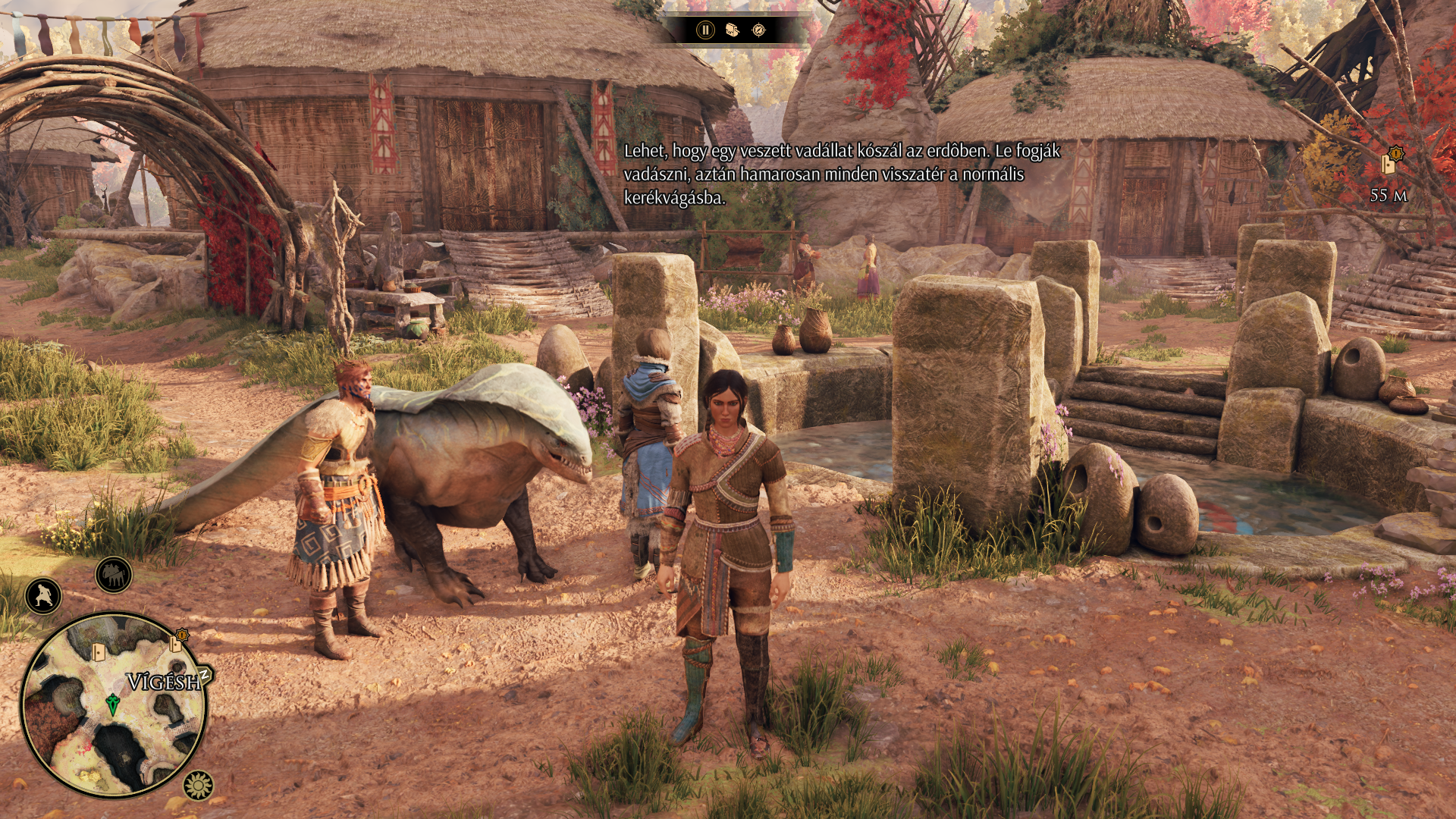Select the plain door marker on the minimap
The height and width of the screenshot is (819, 1456).
coord(98,652)
